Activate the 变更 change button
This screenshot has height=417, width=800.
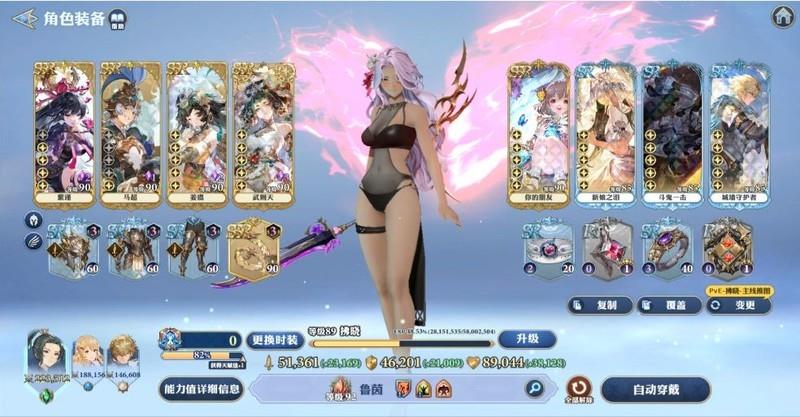(x=739, y=305)
